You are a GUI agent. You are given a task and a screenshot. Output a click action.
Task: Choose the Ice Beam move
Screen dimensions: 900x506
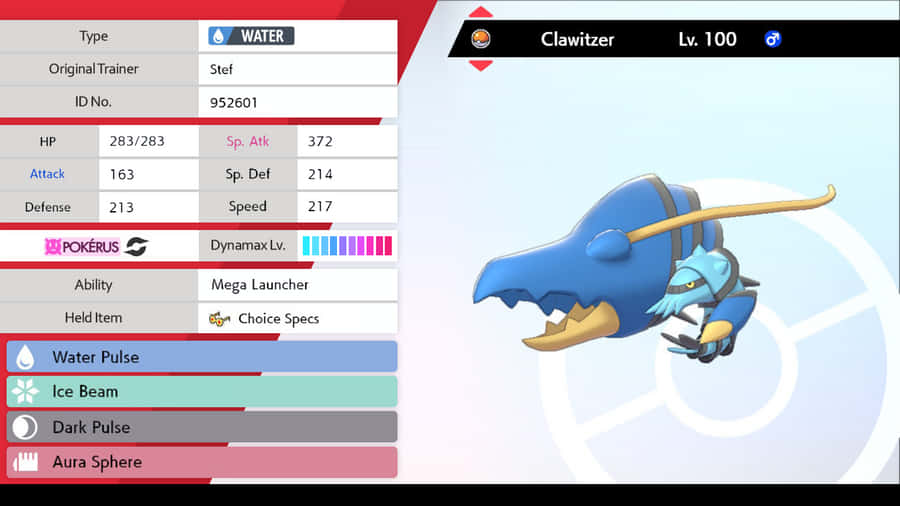(x=202, y=392)
